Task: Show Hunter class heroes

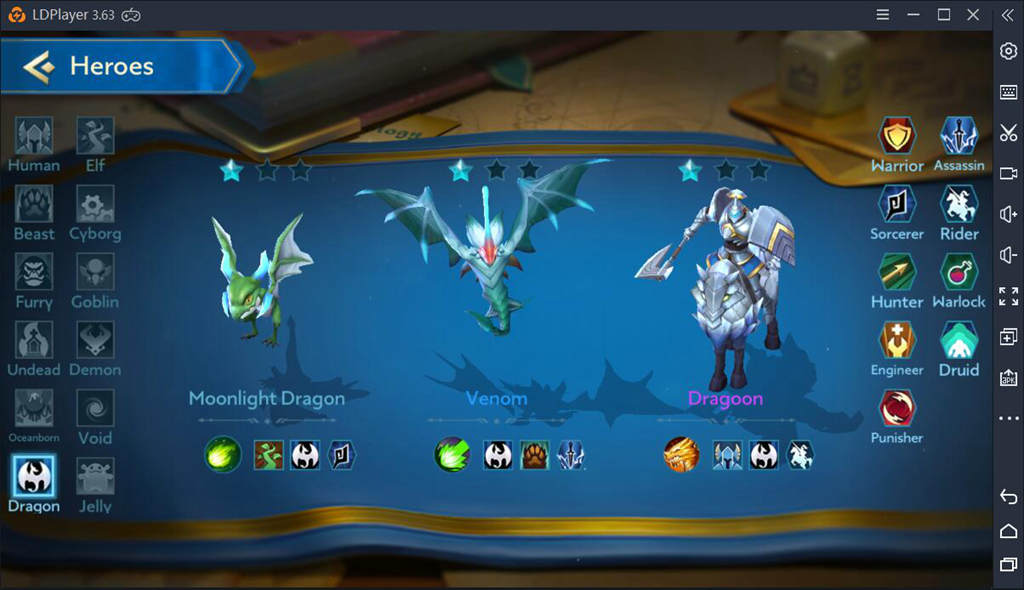Action: [x=897, y=273]
